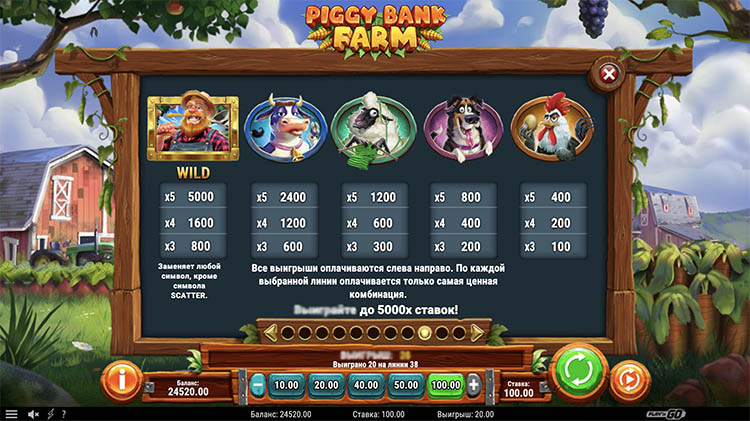Activate the lightning bolt fast play icon
Image resolution: width=750 pixels, height=421 pixels.
coord(50,413)
